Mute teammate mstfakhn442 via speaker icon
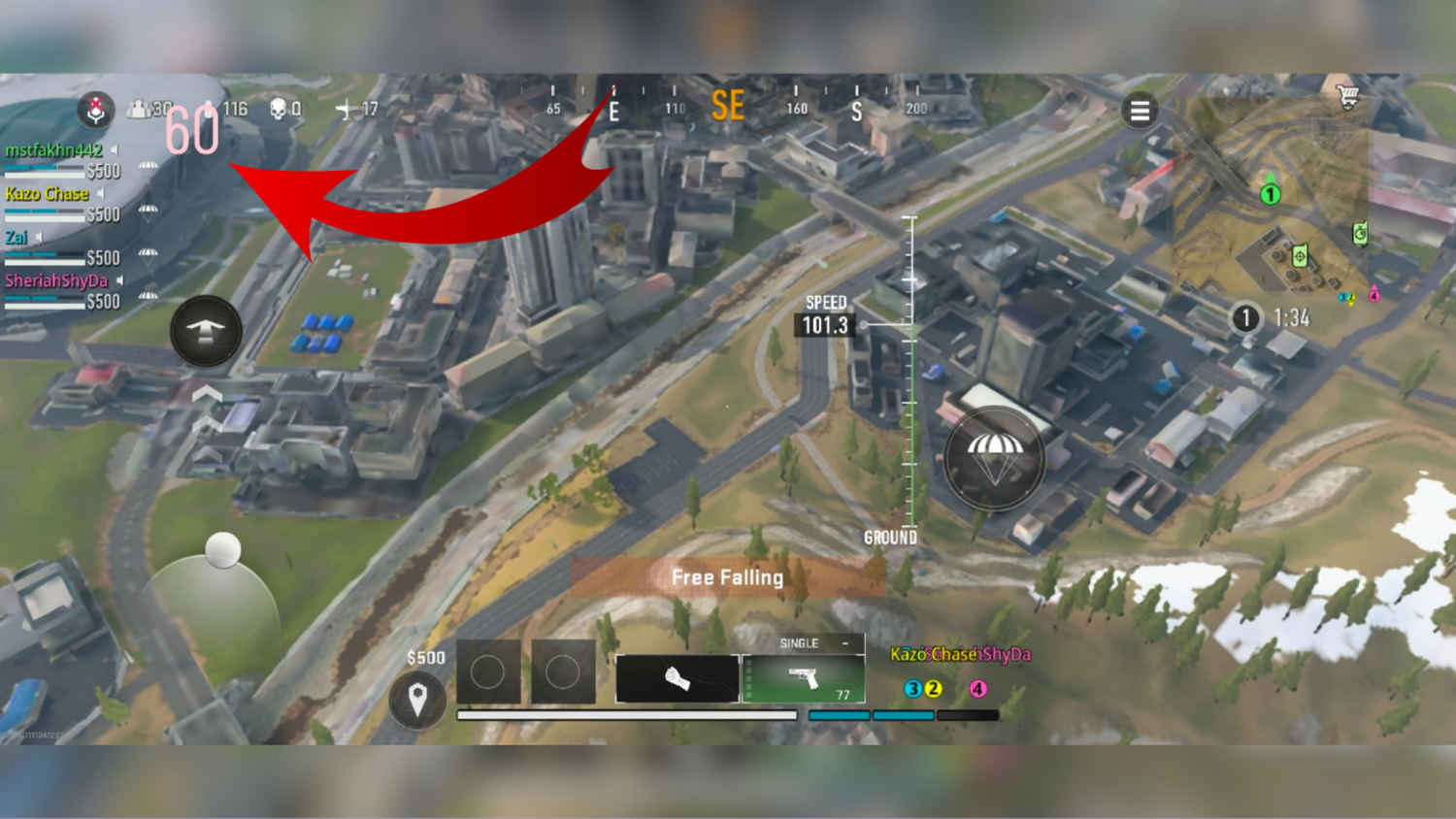 pos(113,149)
